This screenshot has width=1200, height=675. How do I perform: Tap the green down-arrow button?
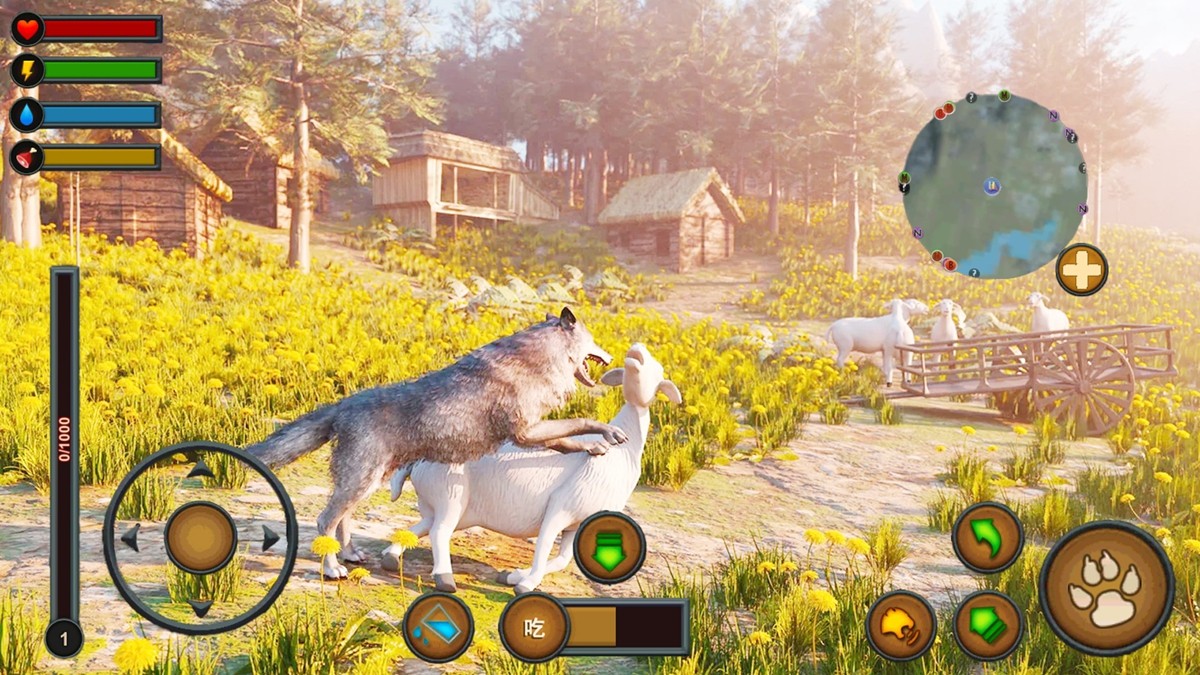pyautogui.click(x=609, y=547)
